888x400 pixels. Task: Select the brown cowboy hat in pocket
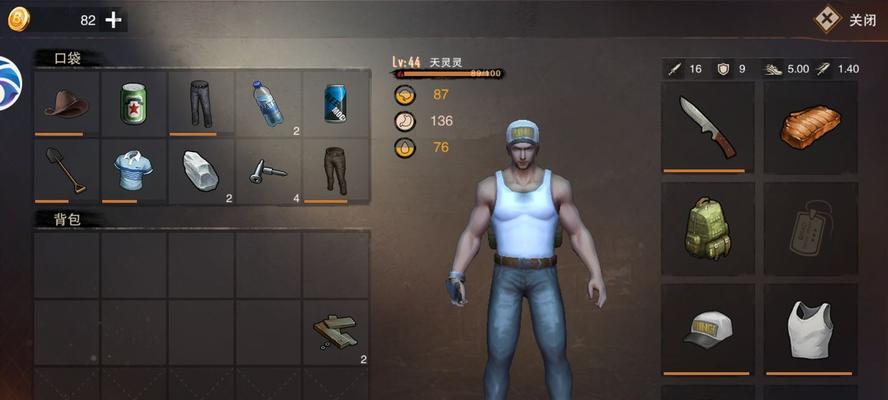pyautogui.click(x=67, y=103)
